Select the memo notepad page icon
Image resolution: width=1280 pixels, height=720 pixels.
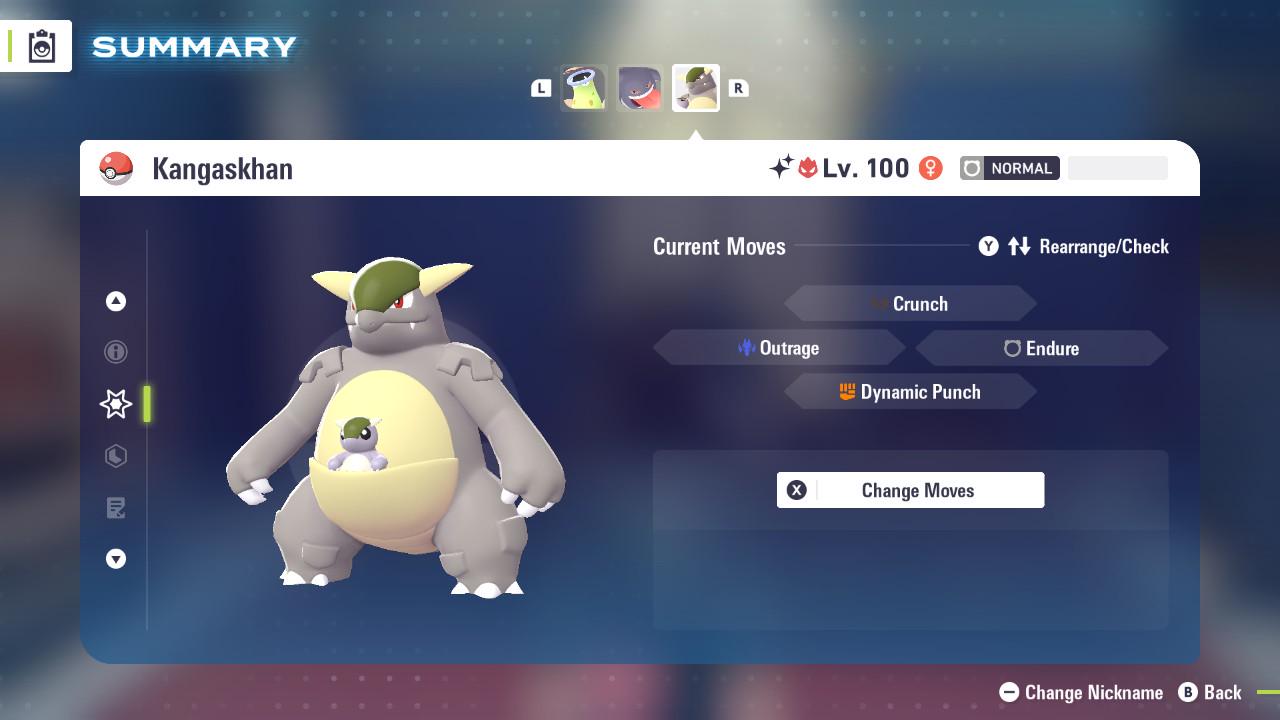coord(116,508)
